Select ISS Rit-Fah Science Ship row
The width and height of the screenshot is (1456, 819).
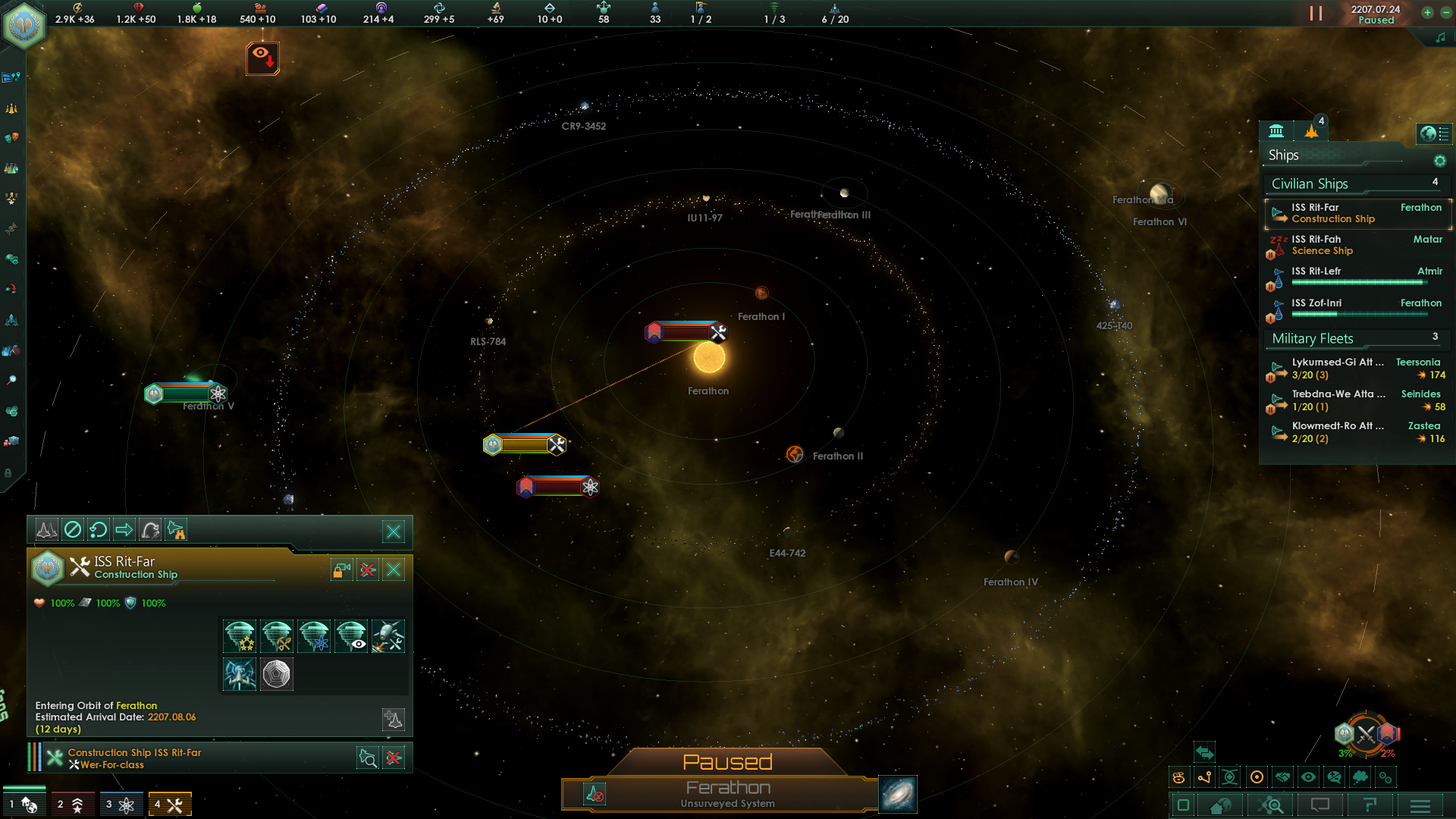1356,245
